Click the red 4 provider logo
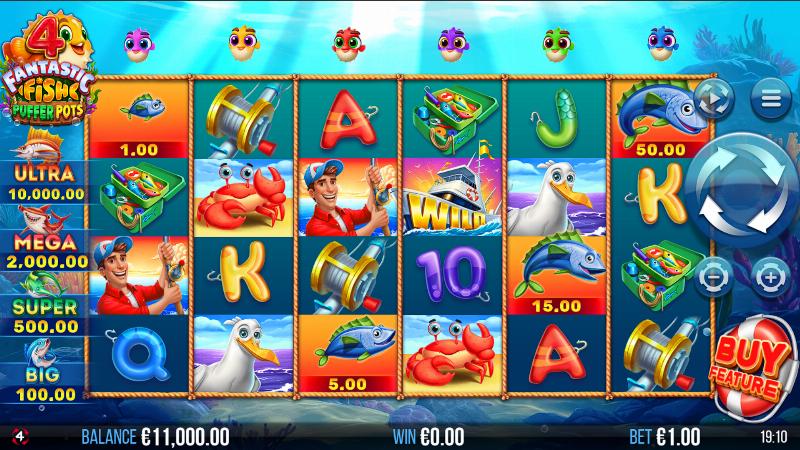The image size is (800, 450). [x=17, y=436]
